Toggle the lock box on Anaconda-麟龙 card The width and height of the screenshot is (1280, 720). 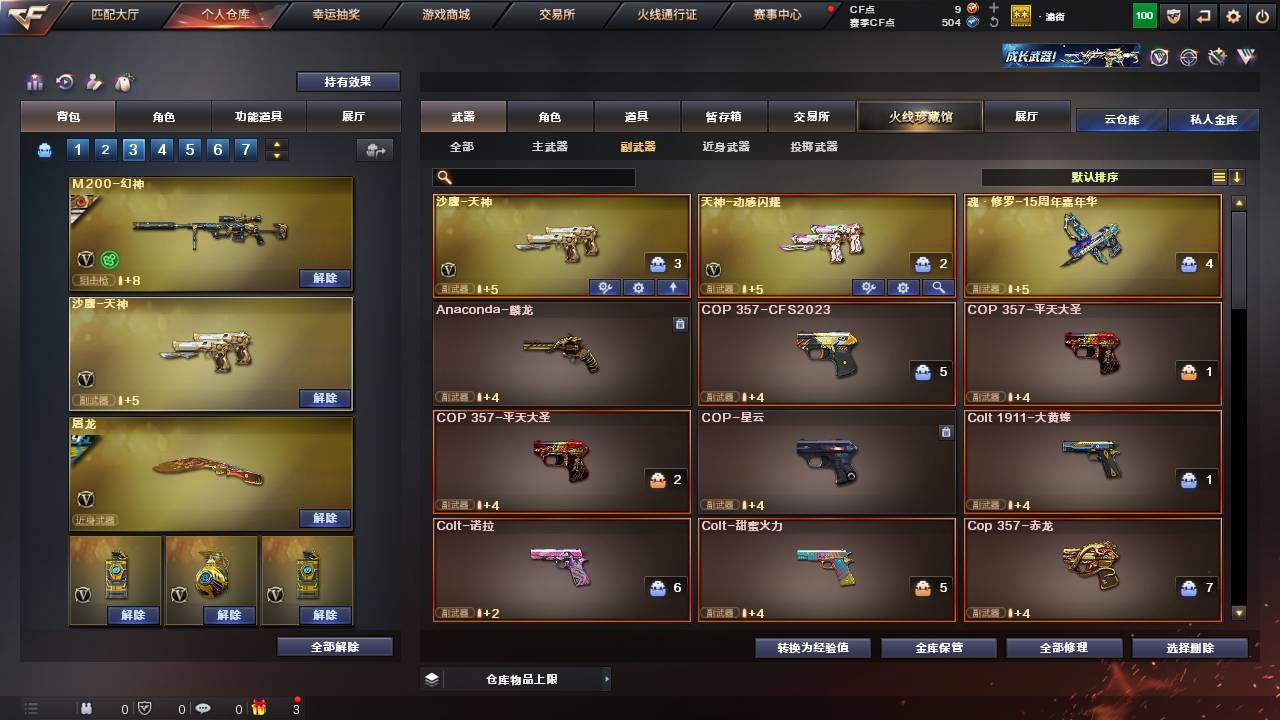(681, 324)
